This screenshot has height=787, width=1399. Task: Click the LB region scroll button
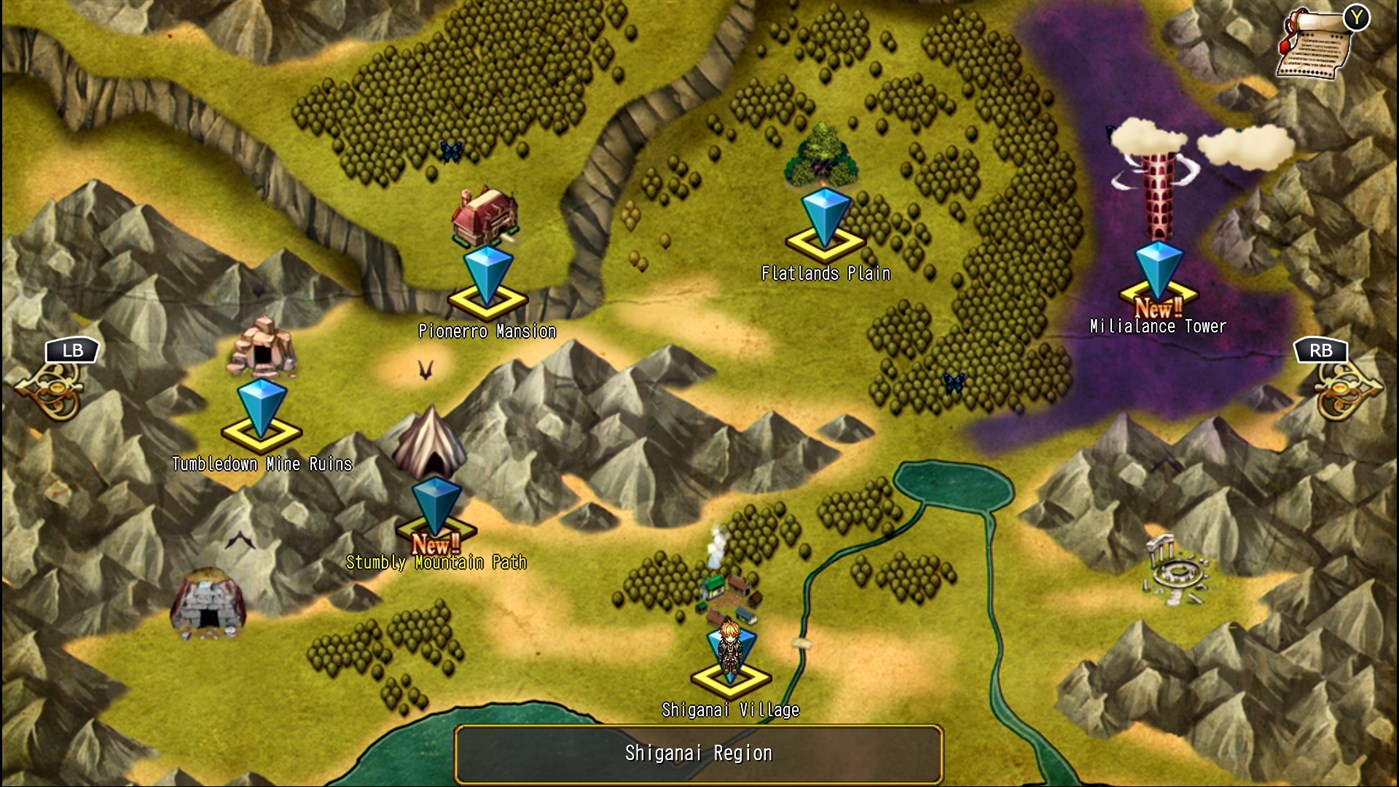(x=71, y=349)
